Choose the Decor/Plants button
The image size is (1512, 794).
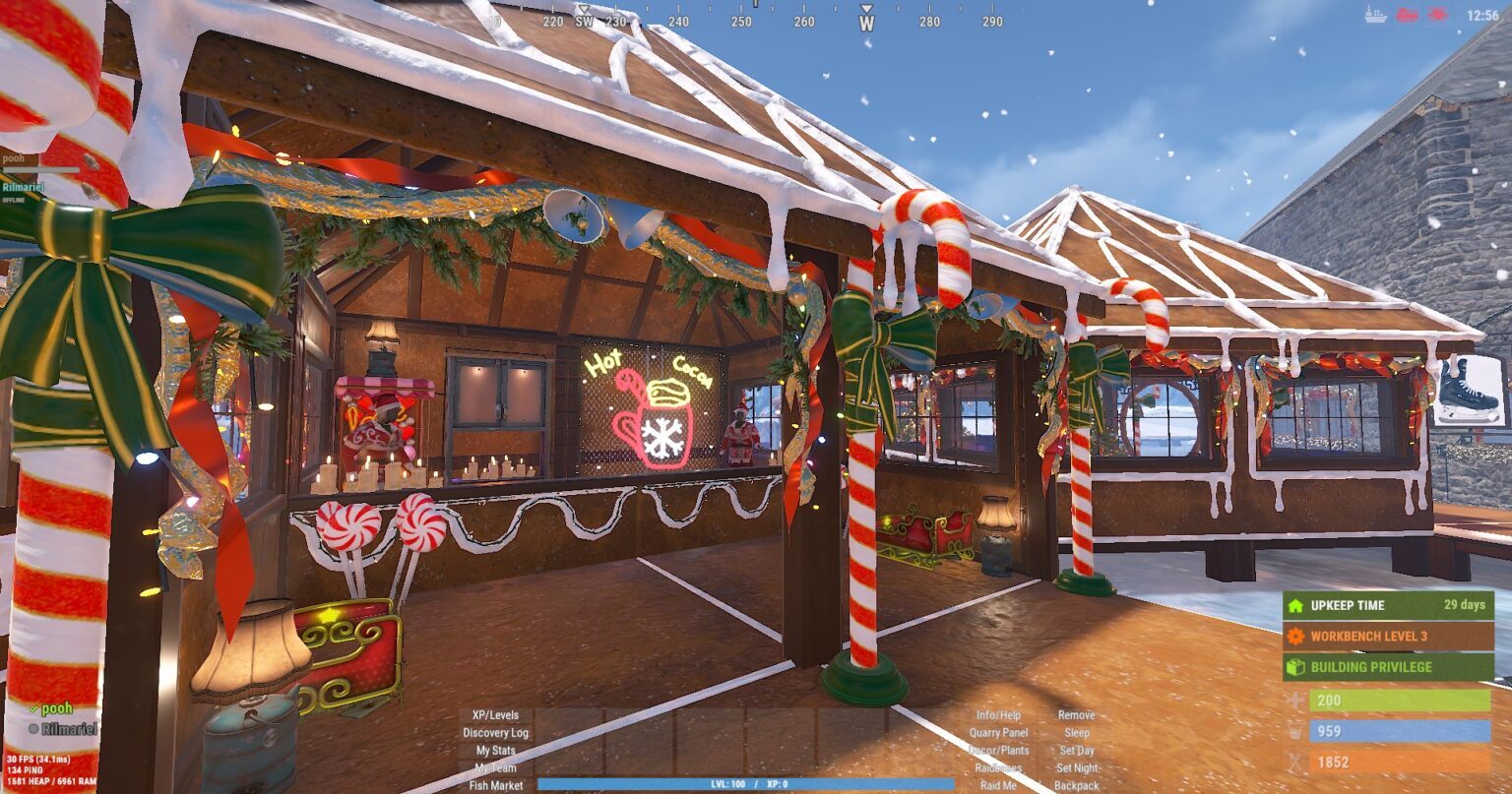[998, 751]
